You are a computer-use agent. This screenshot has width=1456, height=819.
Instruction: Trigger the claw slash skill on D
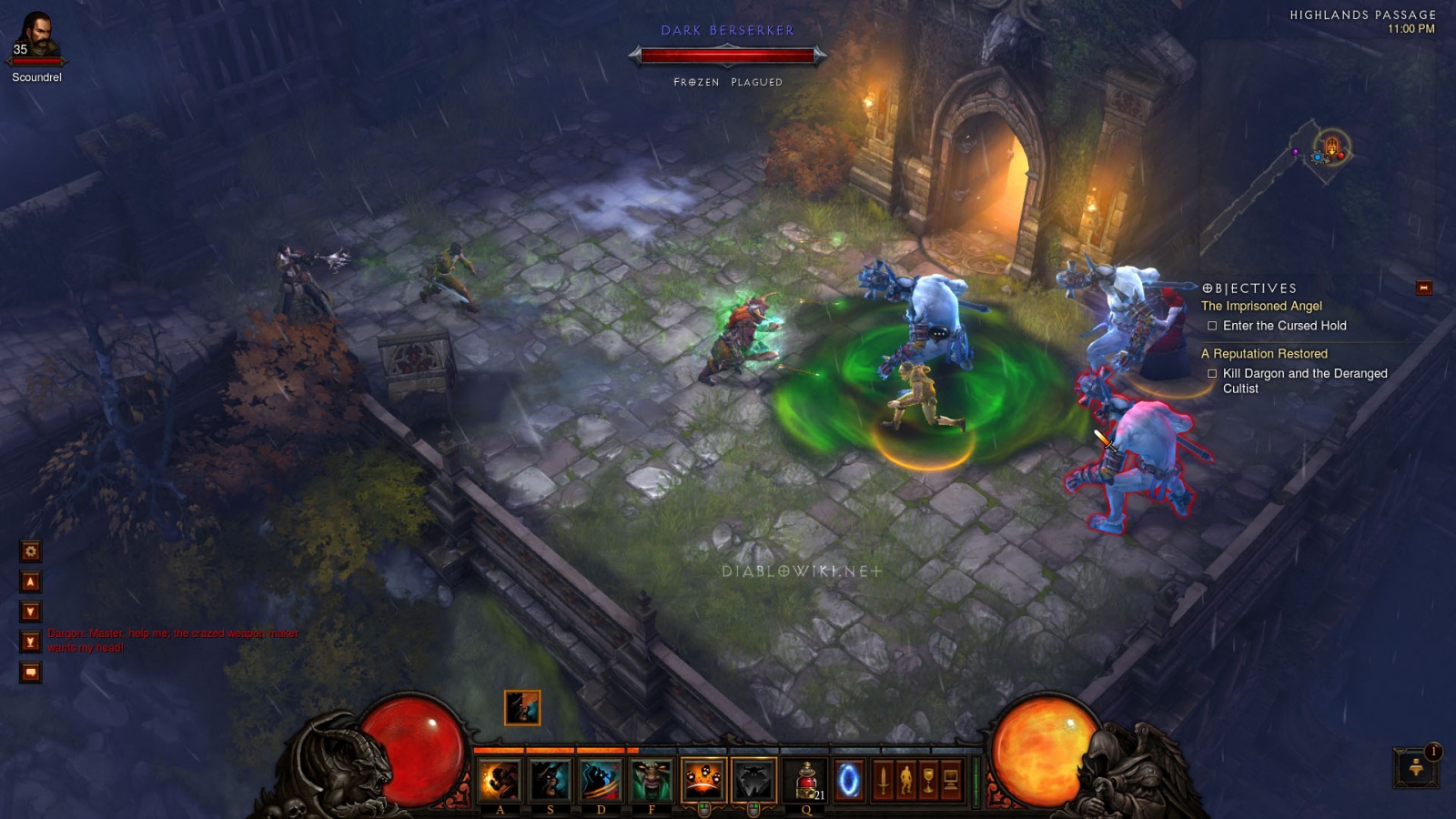coord(601,780)
